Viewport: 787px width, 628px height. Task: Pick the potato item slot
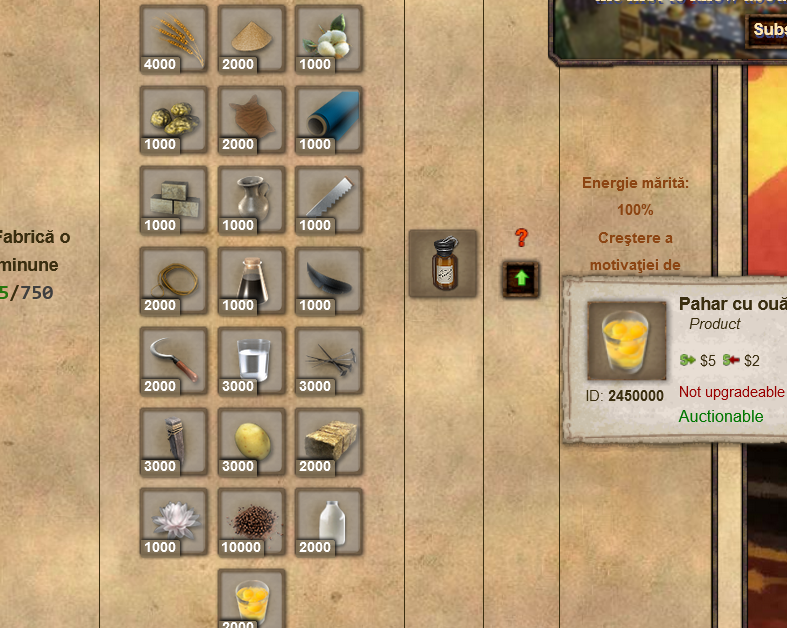(251, 441)
